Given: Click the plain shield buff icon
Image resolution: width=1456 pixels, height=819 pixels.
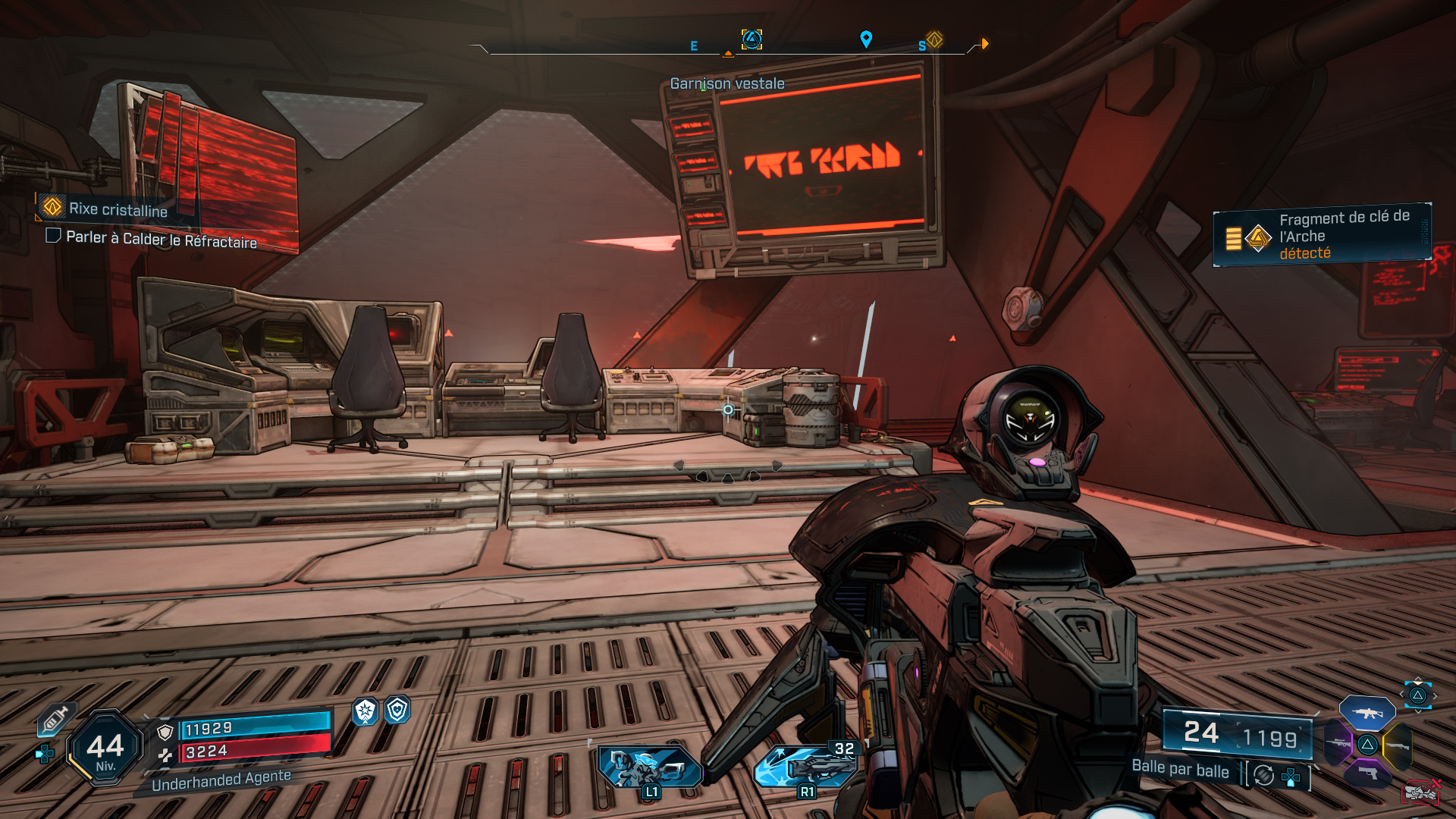Looking at the screenshot, I should click(397, 710).
